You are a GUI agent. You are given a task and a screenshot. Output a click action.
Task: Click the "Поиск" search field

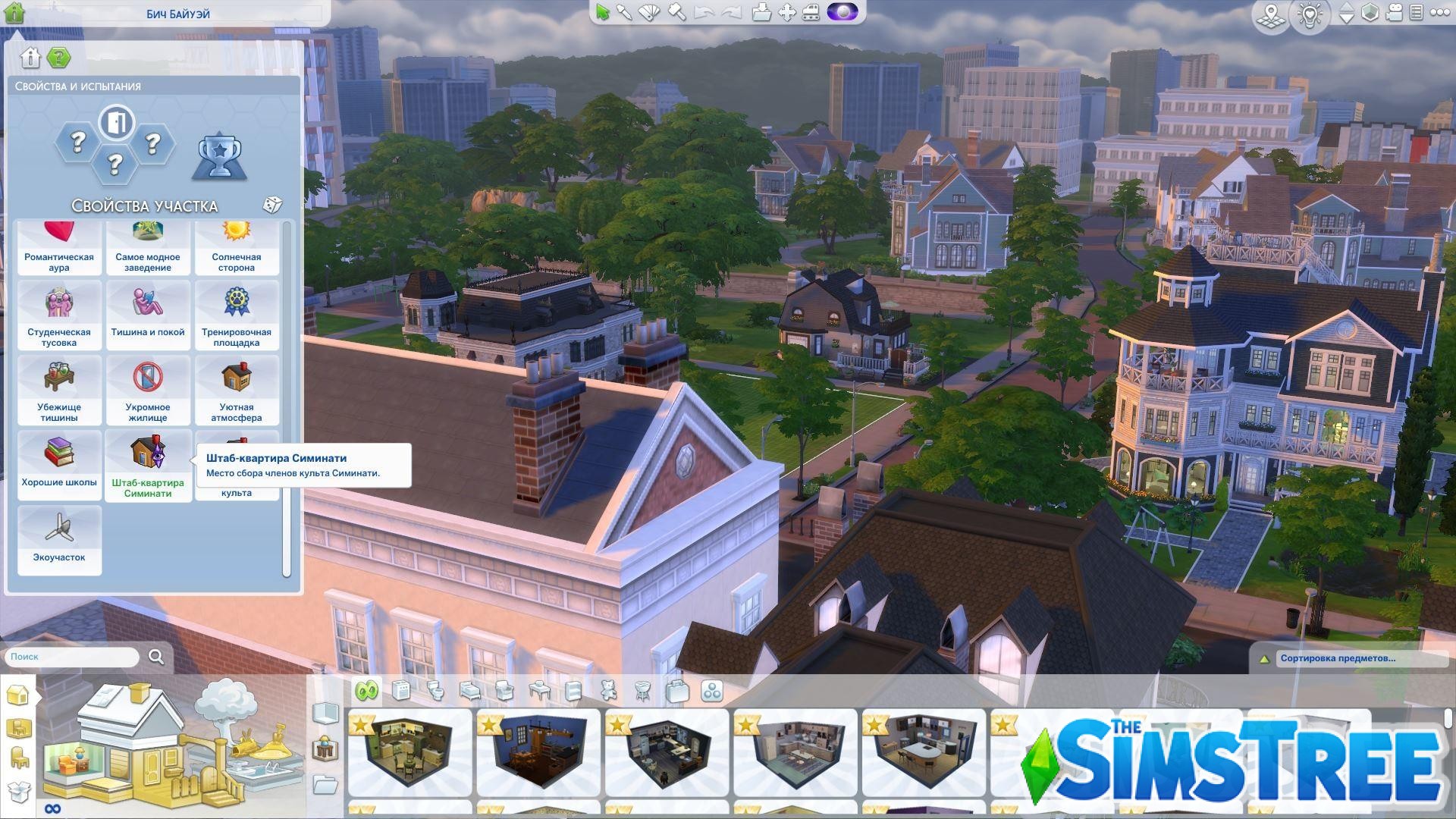click(72, 657)
